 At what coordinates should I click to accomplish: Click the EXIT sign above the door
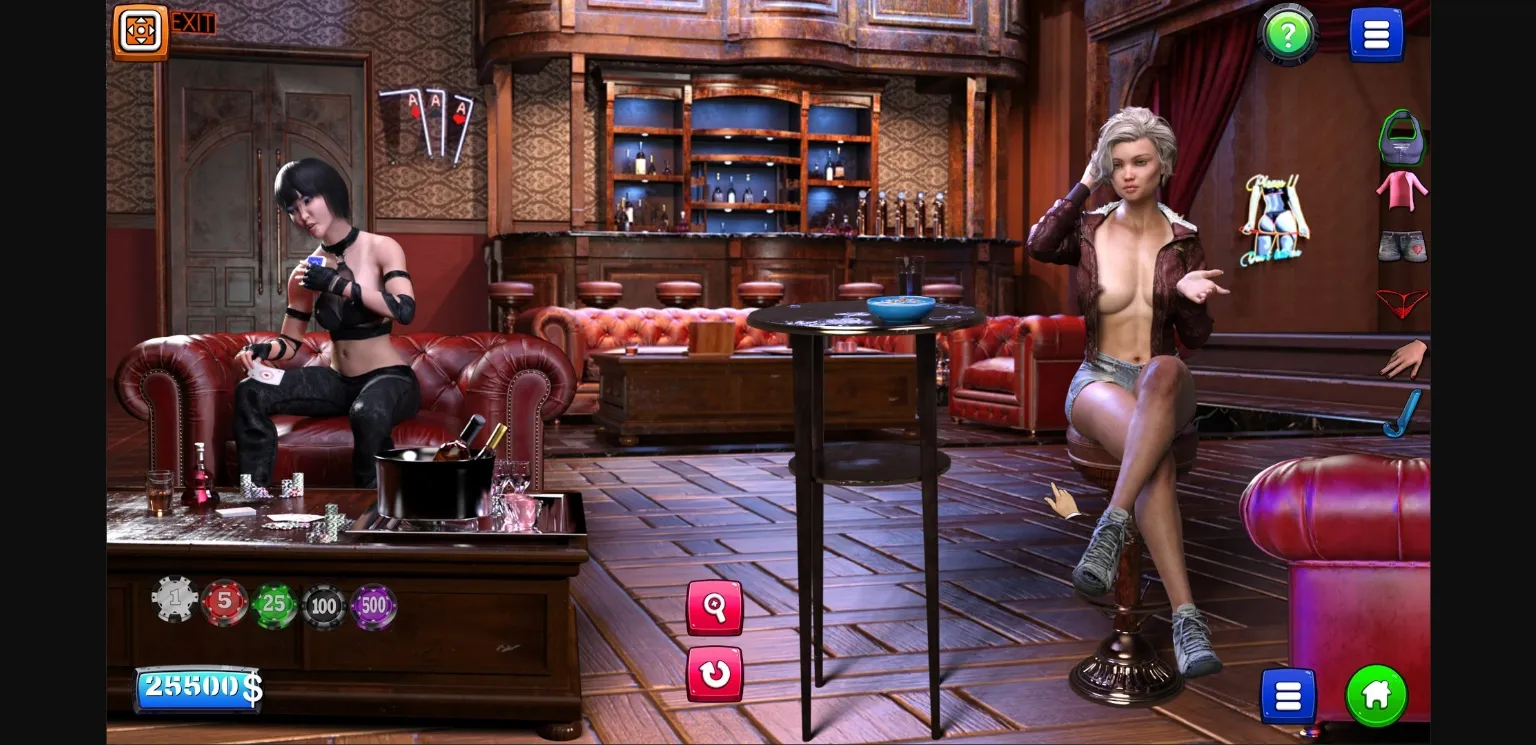click(192, 24)
